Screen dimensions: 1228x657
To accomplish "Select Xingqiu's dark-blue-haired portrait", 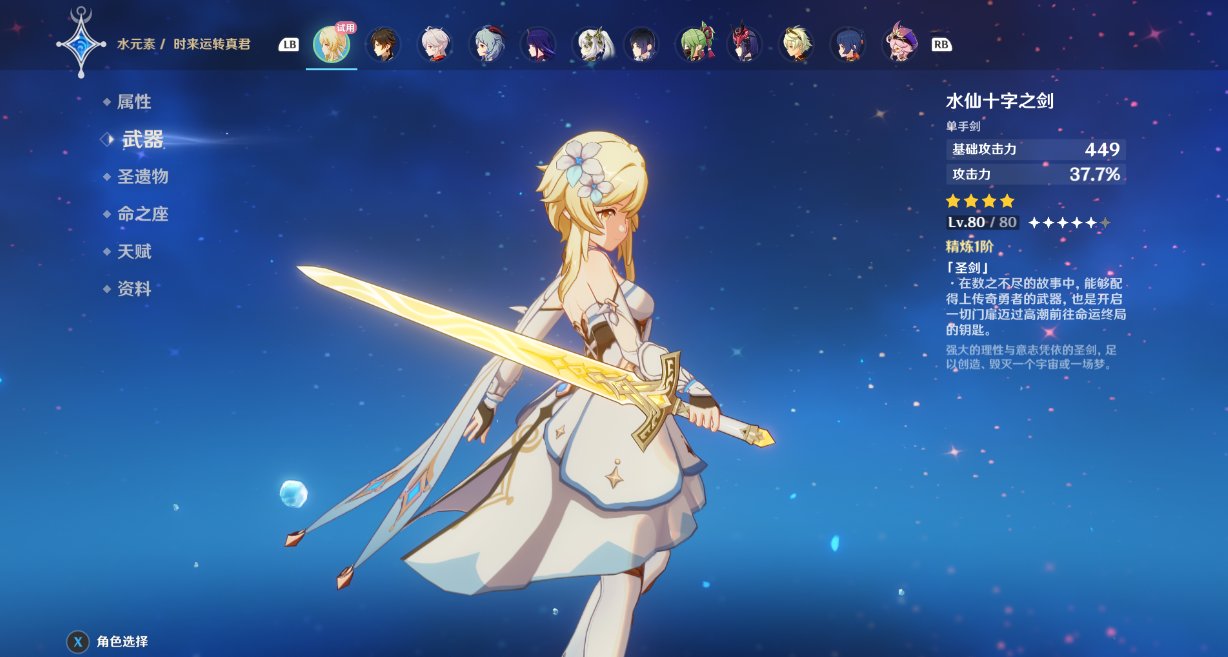I will (848, 45).
